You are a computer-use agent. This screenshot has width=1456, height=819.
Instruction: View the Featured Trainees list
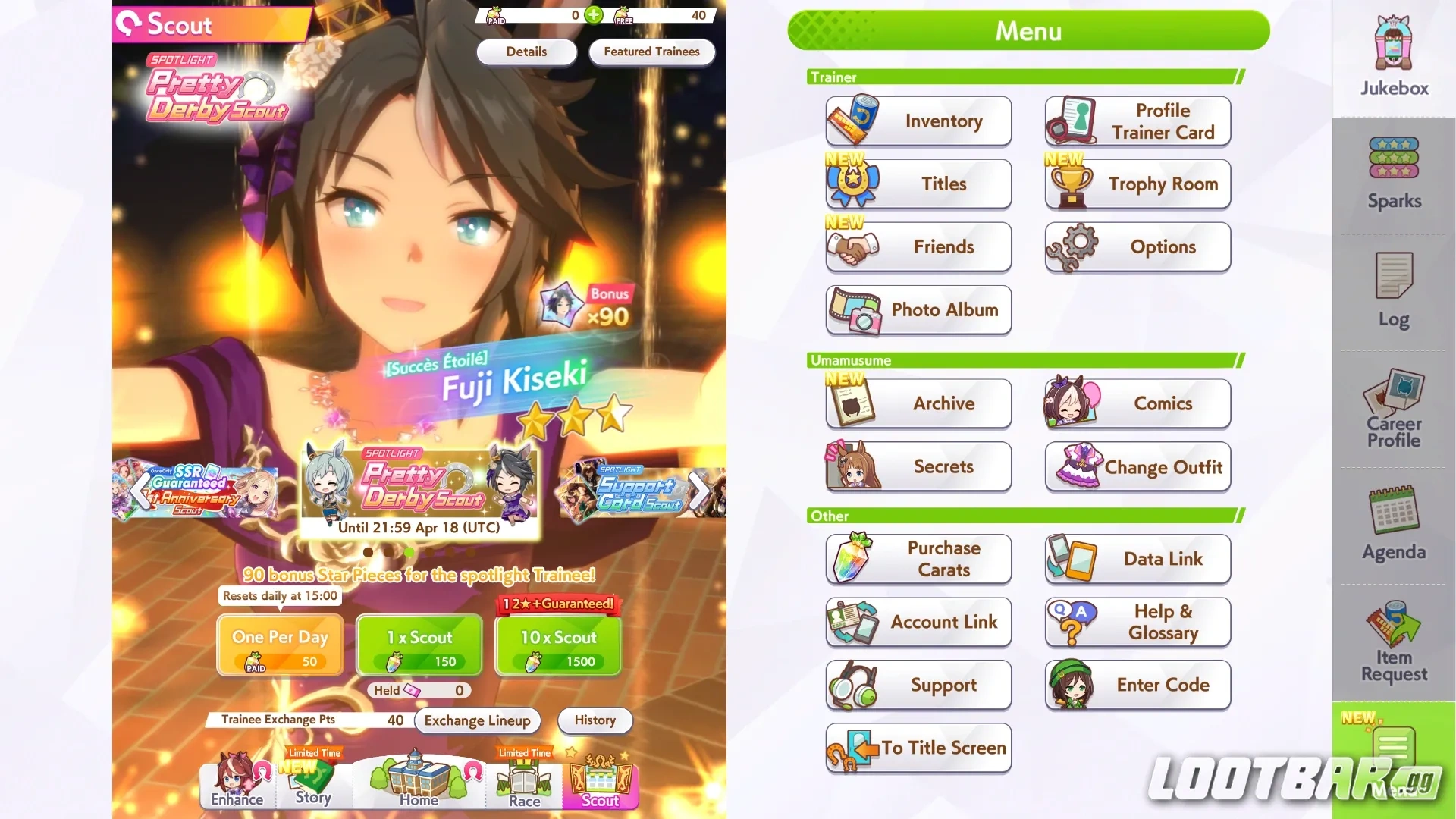click(651, 52)
